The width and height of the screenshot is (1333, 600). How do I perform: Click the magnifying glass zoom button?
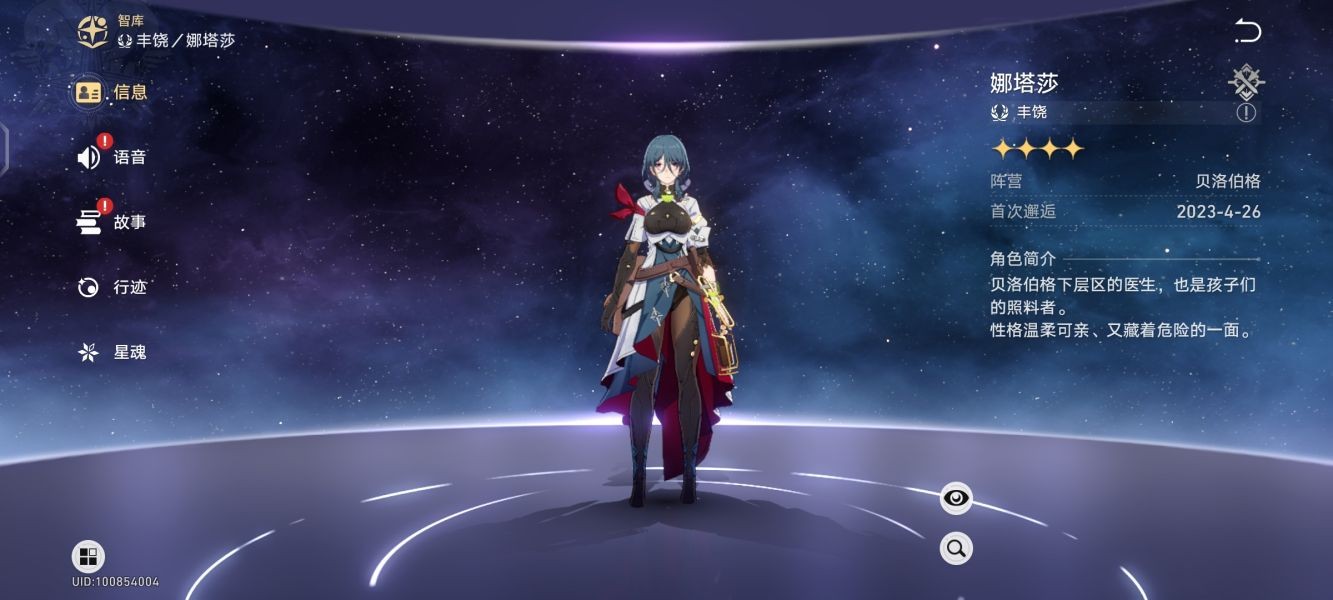(x=956, y=548)
